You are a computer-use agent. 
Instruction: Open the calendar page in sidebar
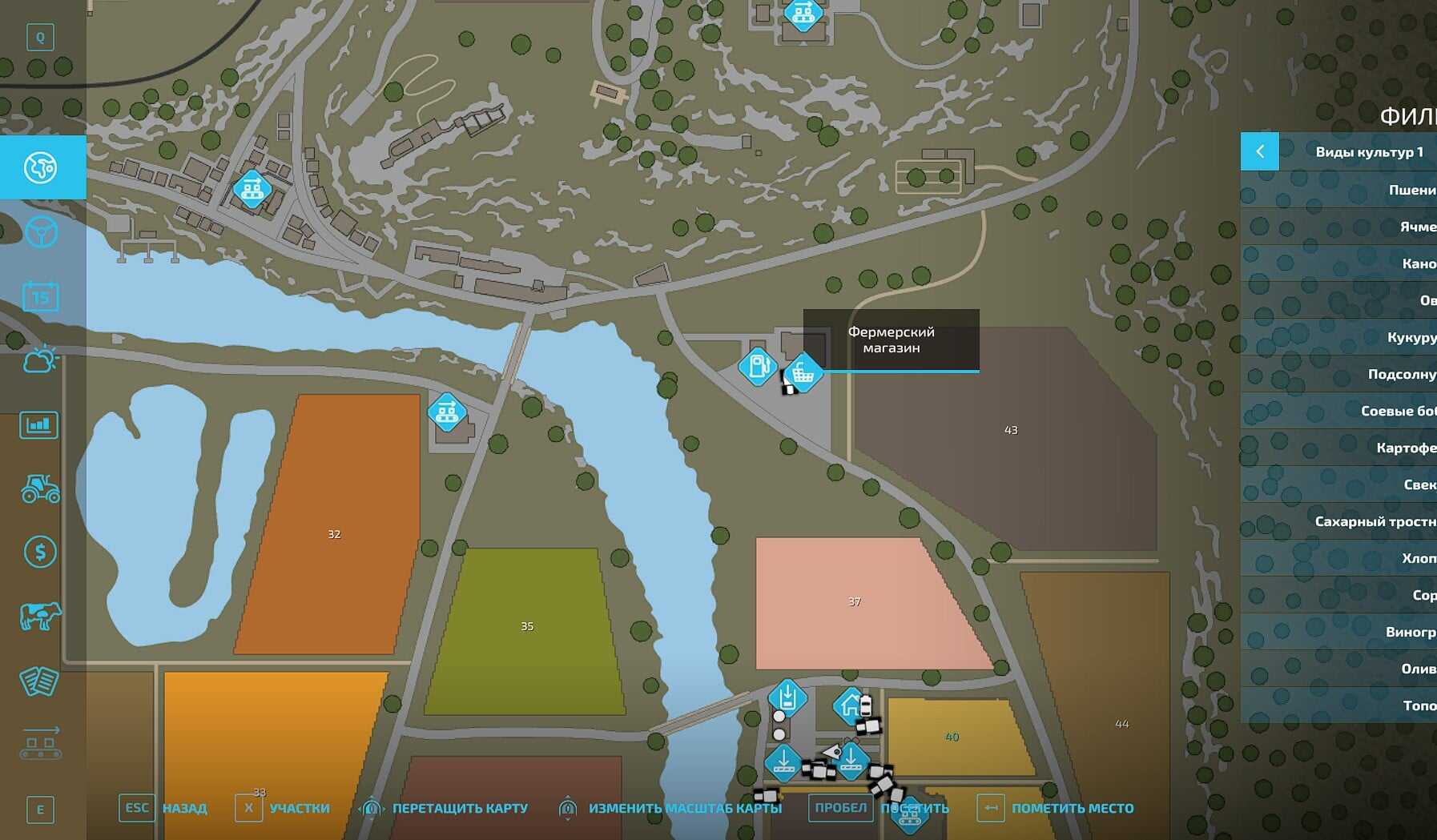(40, 297)
